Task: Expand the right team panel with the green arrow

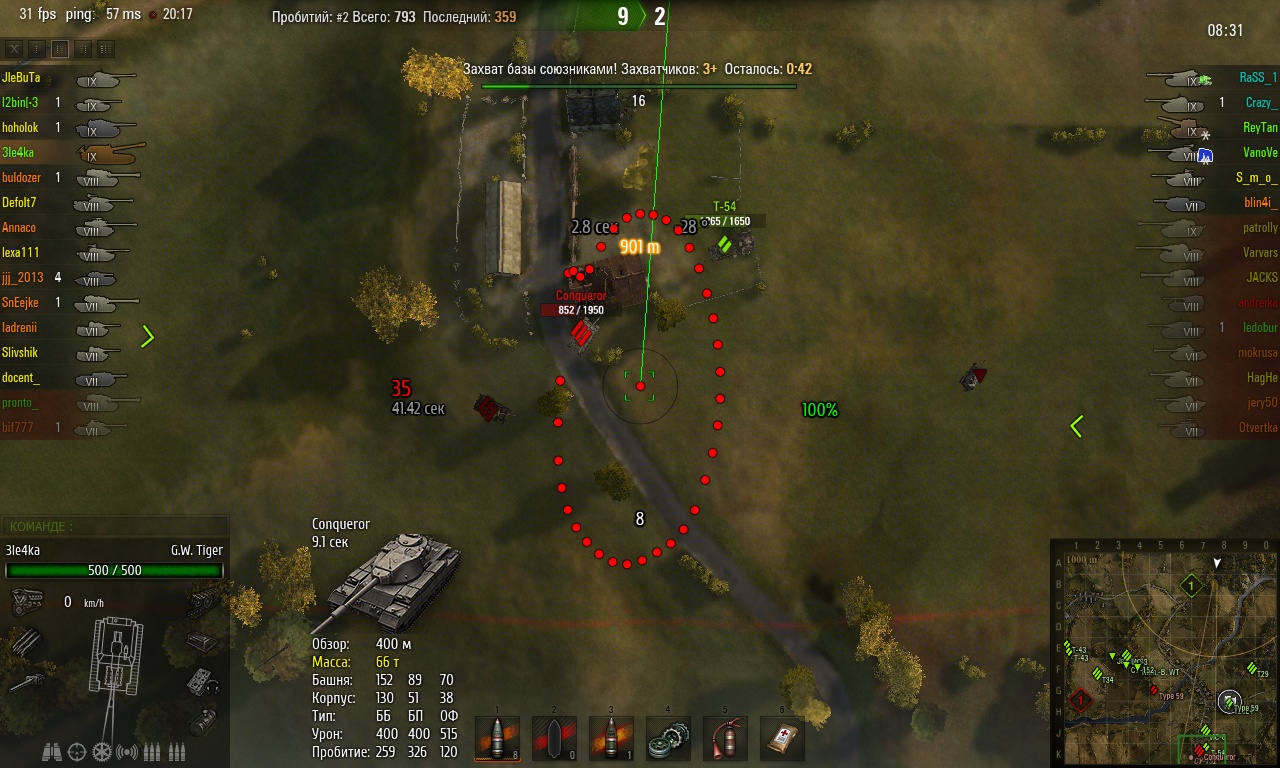Action: click(1076, 426)
